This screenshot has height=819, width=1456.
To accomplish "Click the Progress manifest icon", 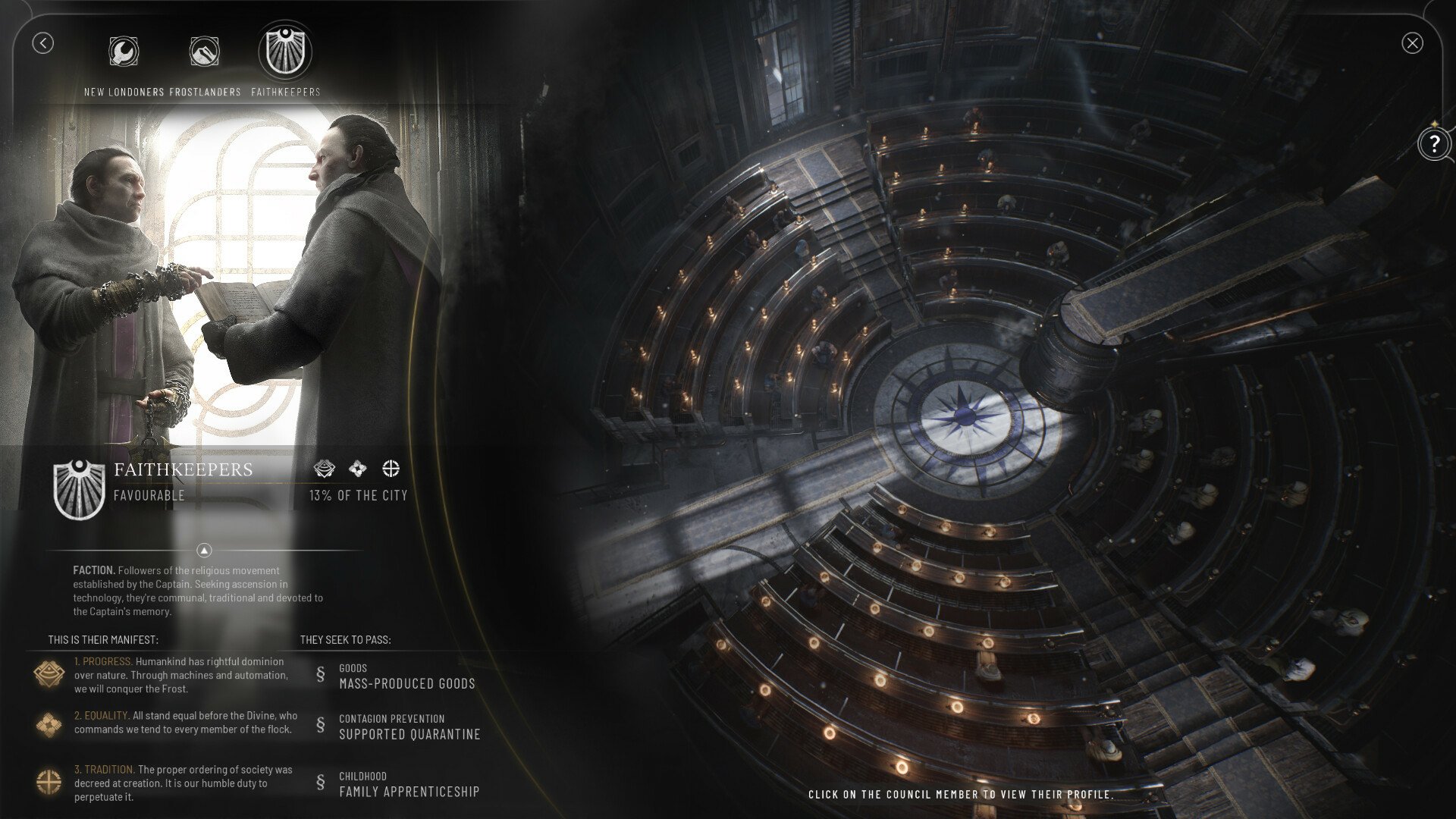I will point(50,672).
